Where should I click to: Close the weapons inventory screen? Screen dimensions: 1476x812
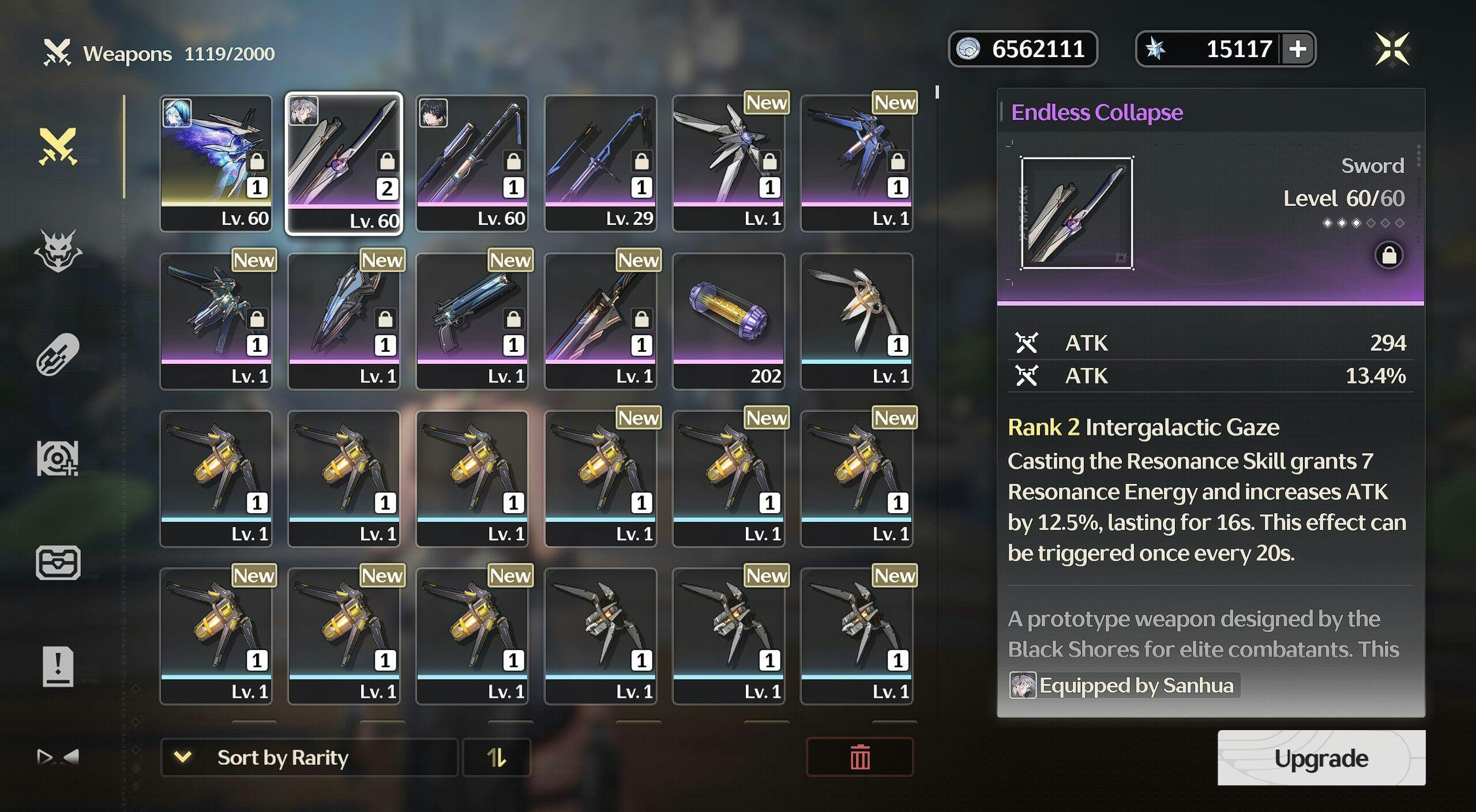pyautogui.click(x=1392, y=49)
